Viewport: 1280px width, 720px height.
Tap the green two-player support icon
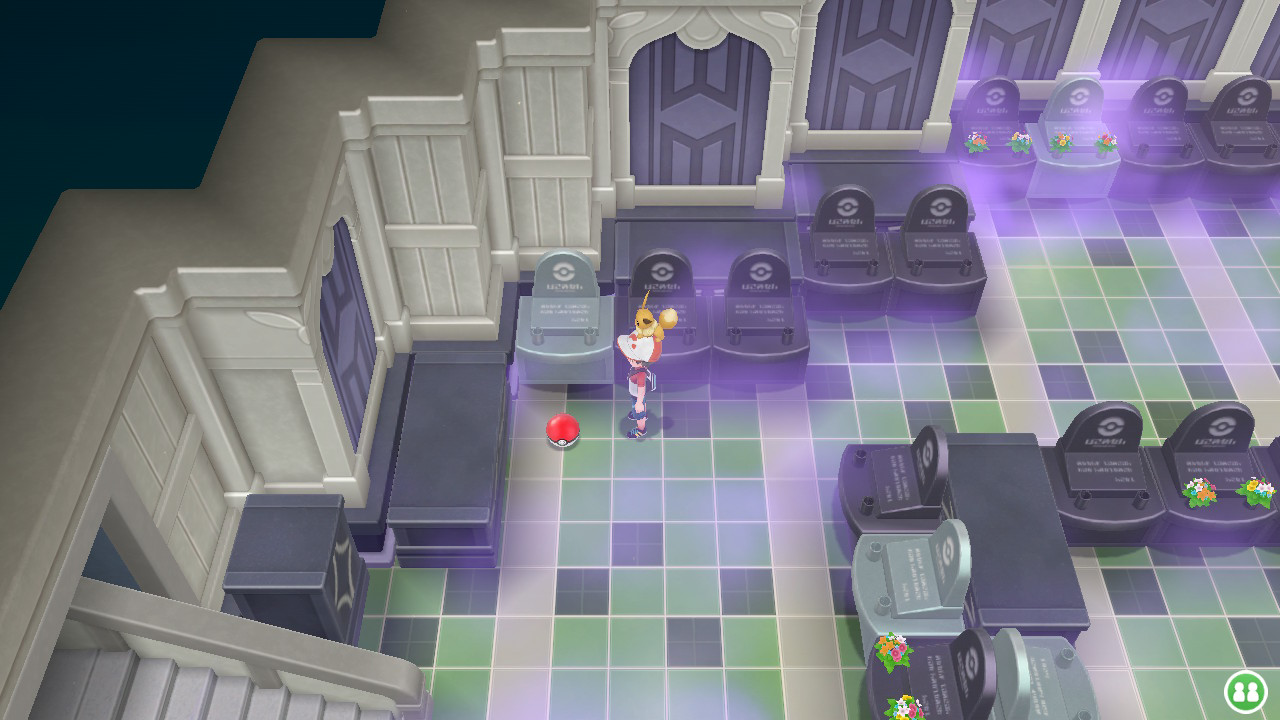tap(1245, 691)
